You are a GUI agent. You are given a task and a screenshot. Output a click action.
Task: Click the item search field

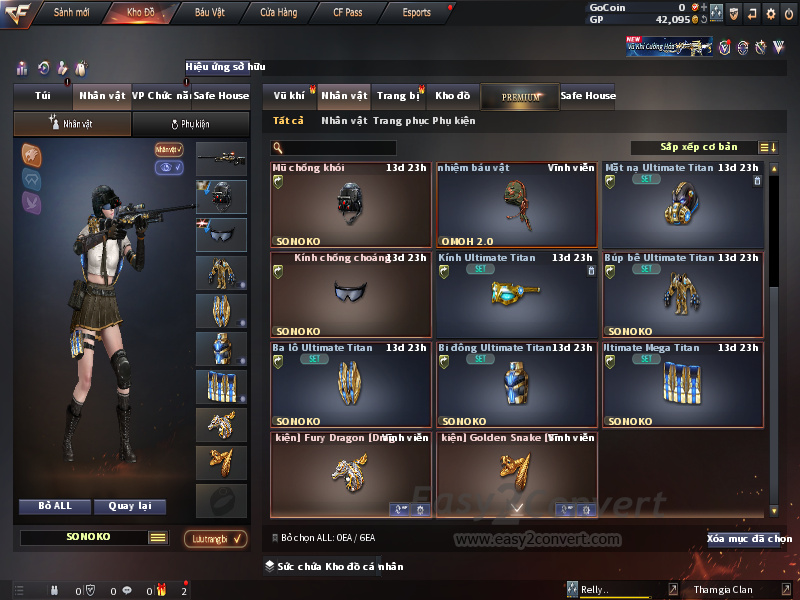click(340, 148)
